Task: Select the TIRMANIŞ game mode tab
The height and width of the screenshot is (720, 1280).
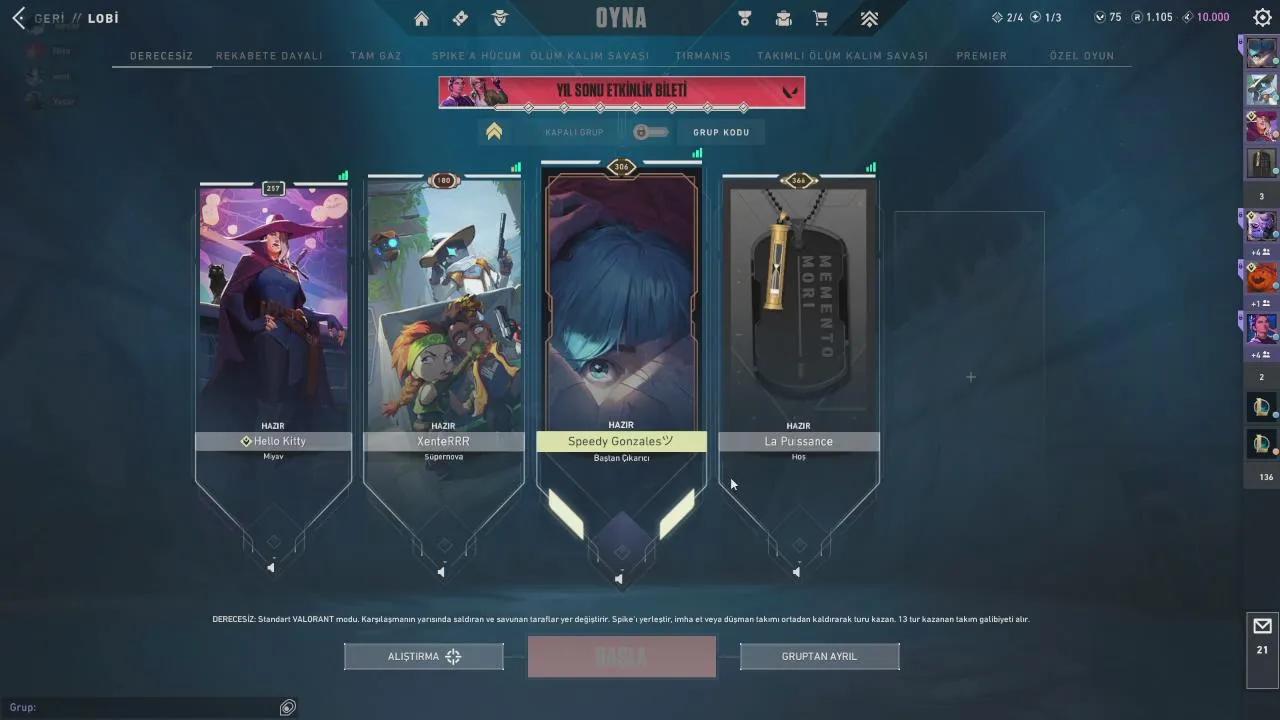Action: 702,56
